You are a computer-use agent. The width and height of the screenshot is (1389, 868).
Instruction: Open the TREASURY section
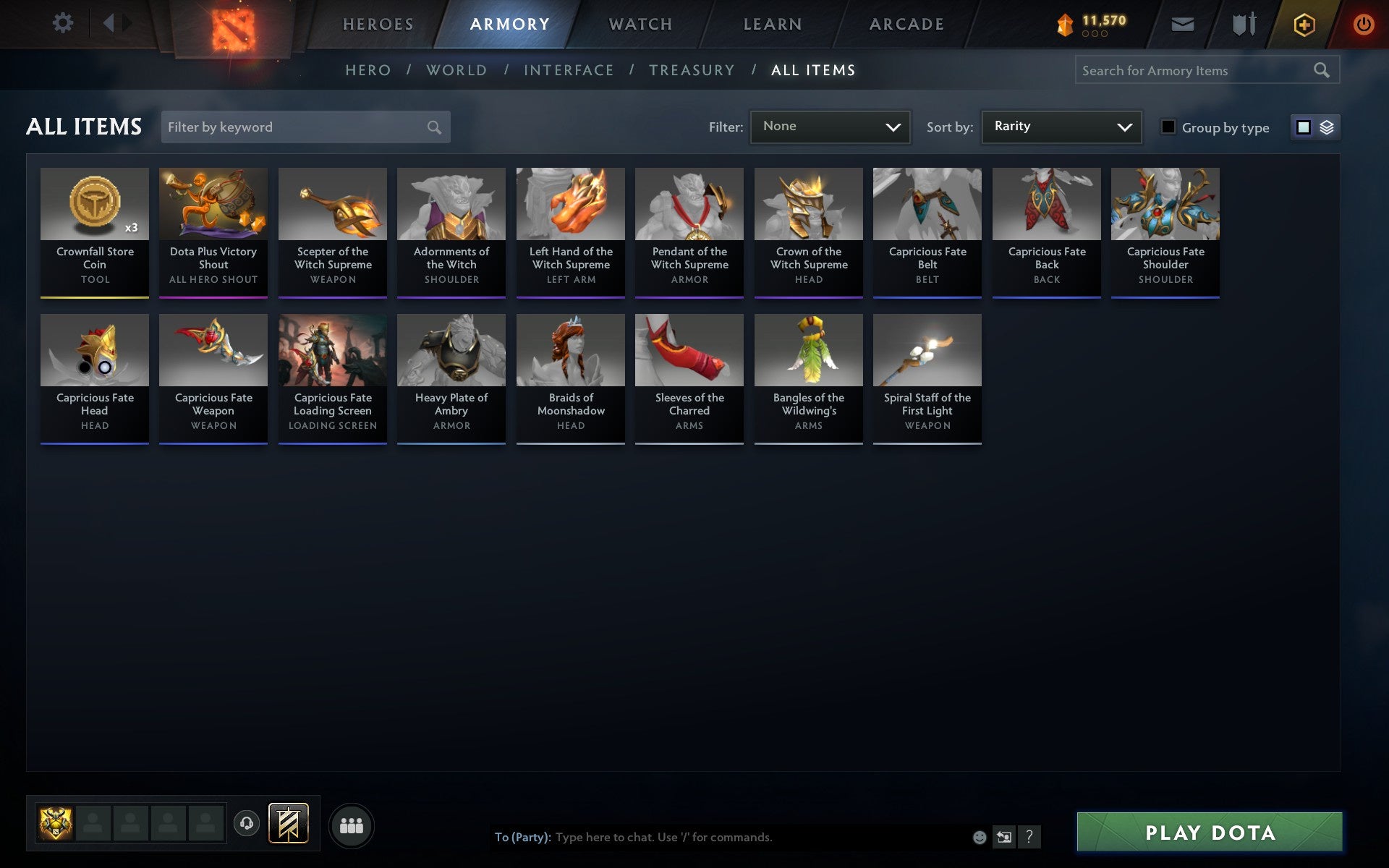692,69
